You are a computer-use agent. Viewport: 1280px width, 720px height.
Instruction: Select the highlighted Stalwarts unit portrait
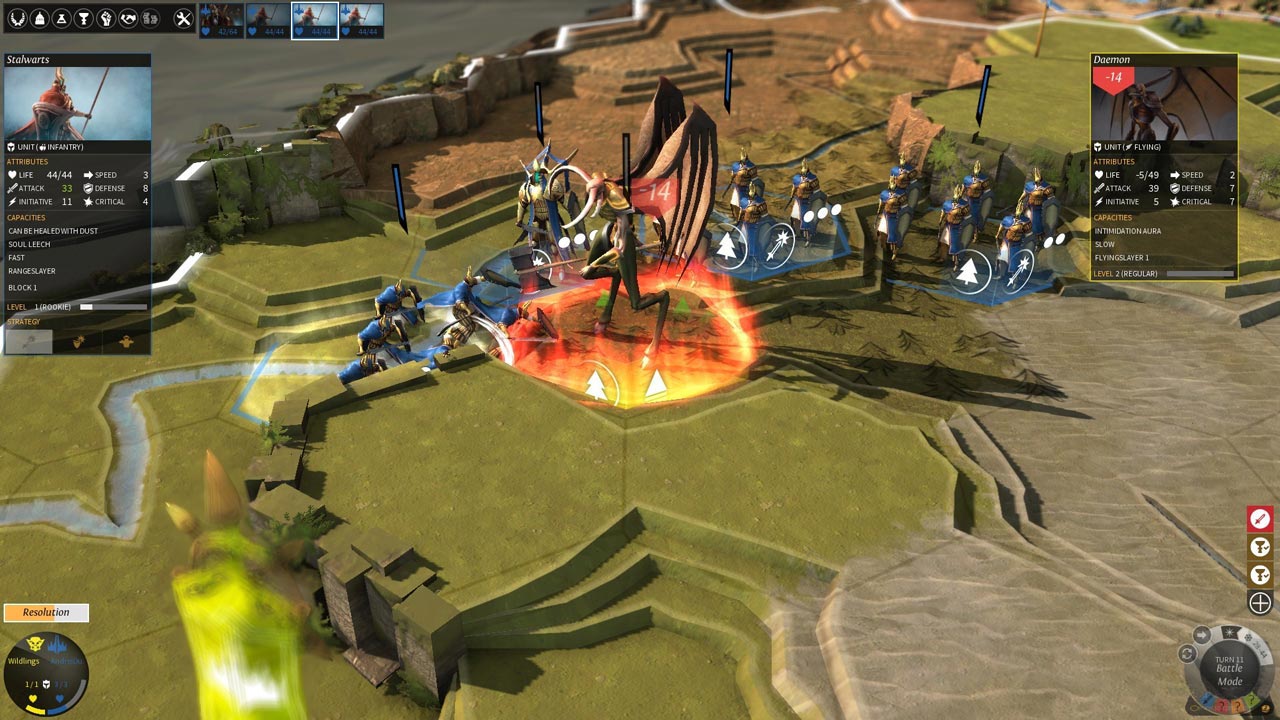coord(314,20)
